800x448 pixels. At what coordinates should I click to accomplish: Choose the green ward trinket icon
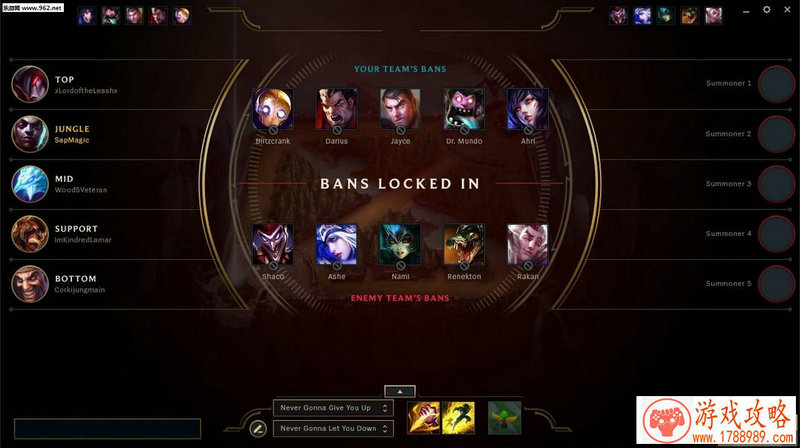click(x=504, y=415)
